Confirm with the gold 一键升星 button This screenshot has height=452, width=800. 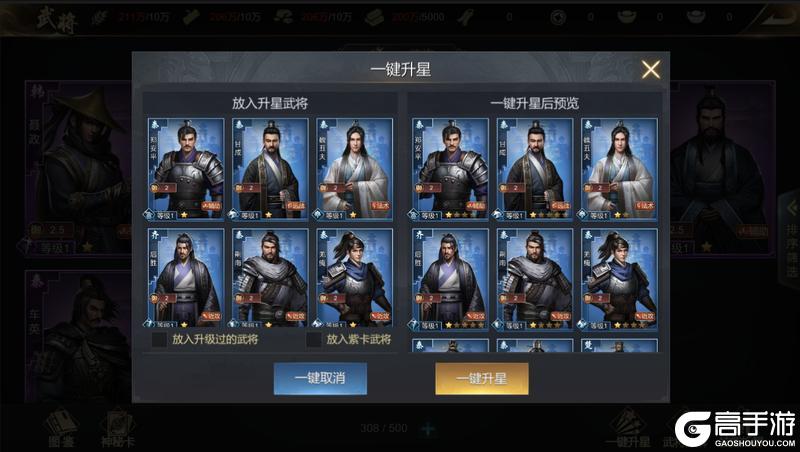(x=481, y=379)
